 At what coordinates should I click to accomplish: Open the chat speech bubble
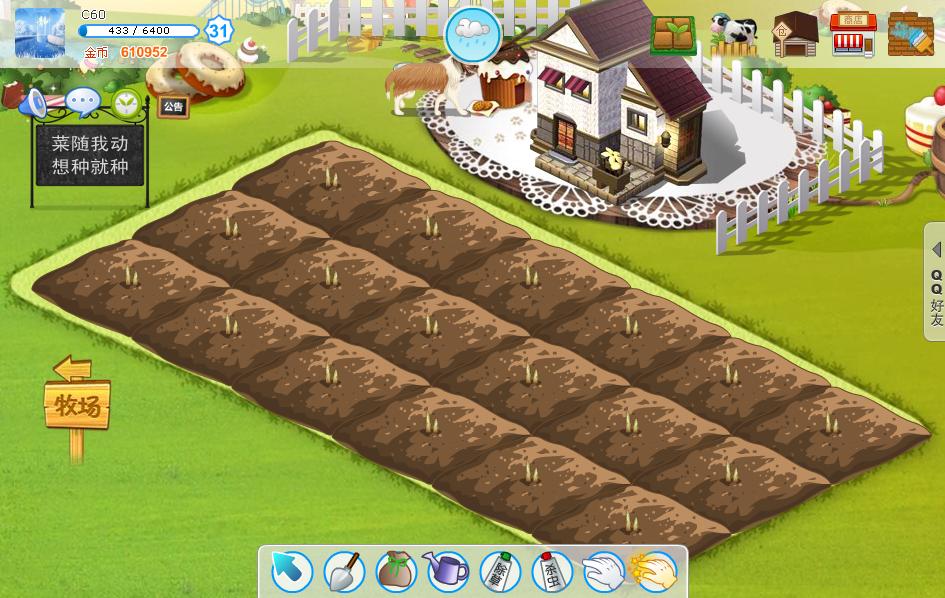tap(82, 101)
